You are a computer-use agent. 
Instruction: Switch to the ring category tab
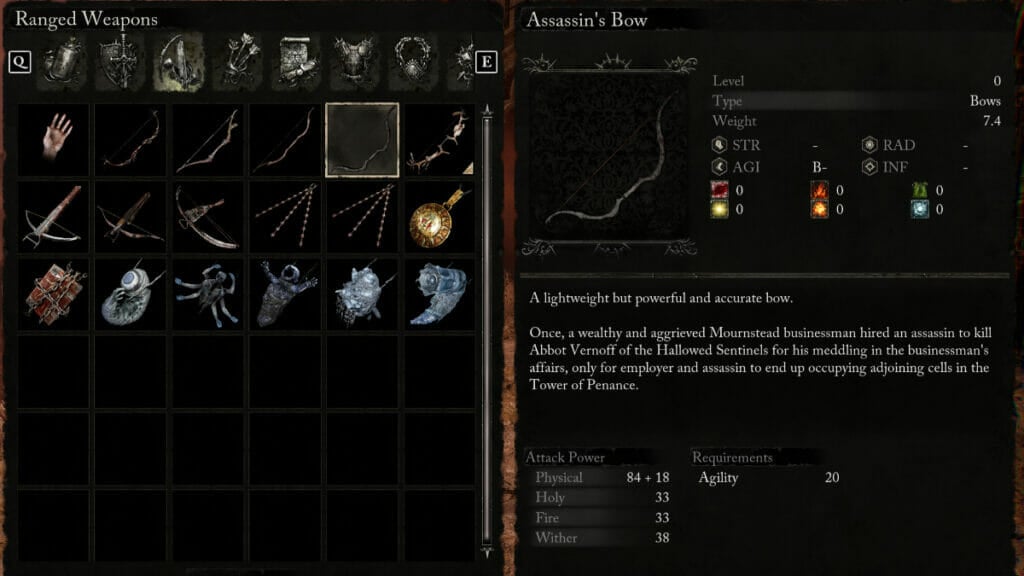click(x=412, y=61)
